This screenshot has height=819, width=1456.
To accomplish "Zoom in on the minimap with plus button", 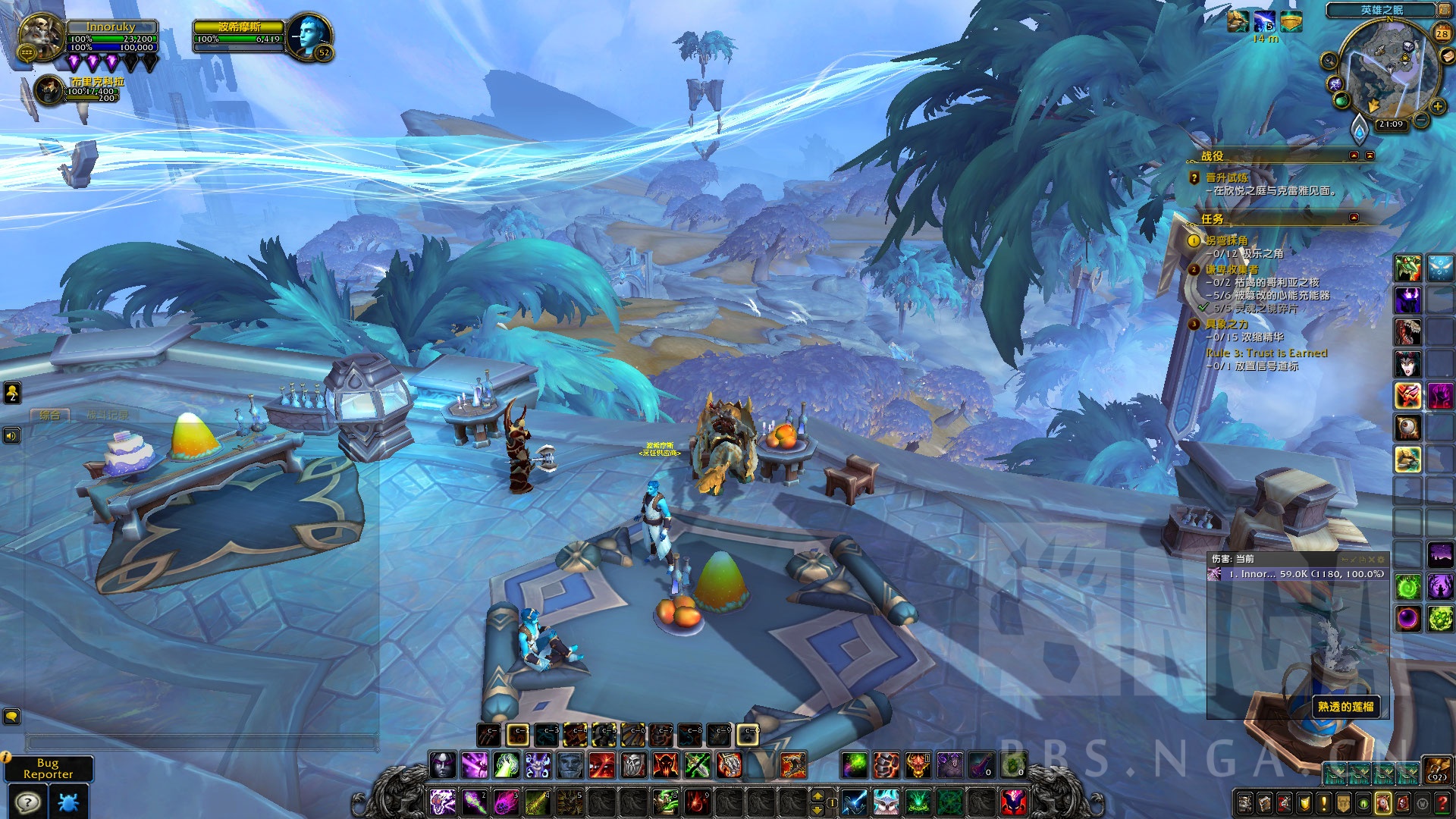I will coord(1437,106).
